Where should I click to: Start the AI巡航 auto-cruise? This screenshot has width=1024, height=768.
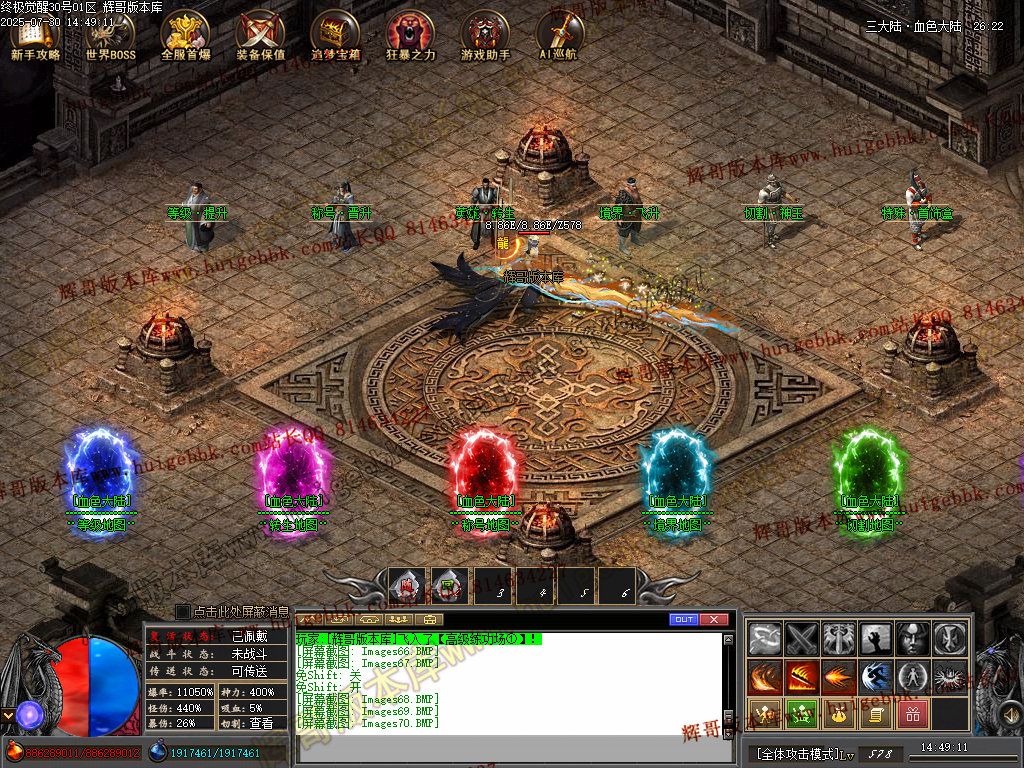tap(559, 36)
